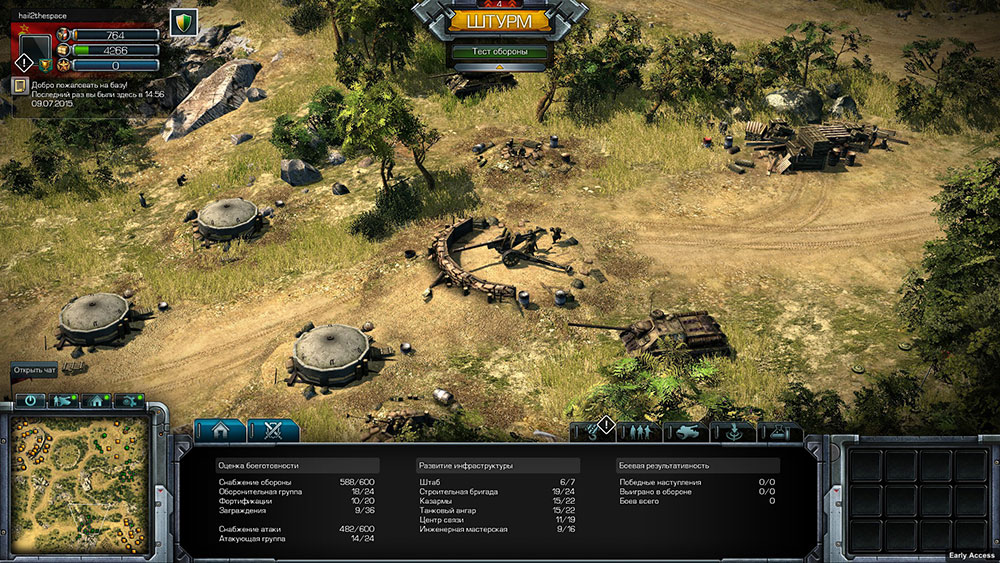Switch to the house base overview tab
The image size is (1000, 563).
tap(219, 431)
